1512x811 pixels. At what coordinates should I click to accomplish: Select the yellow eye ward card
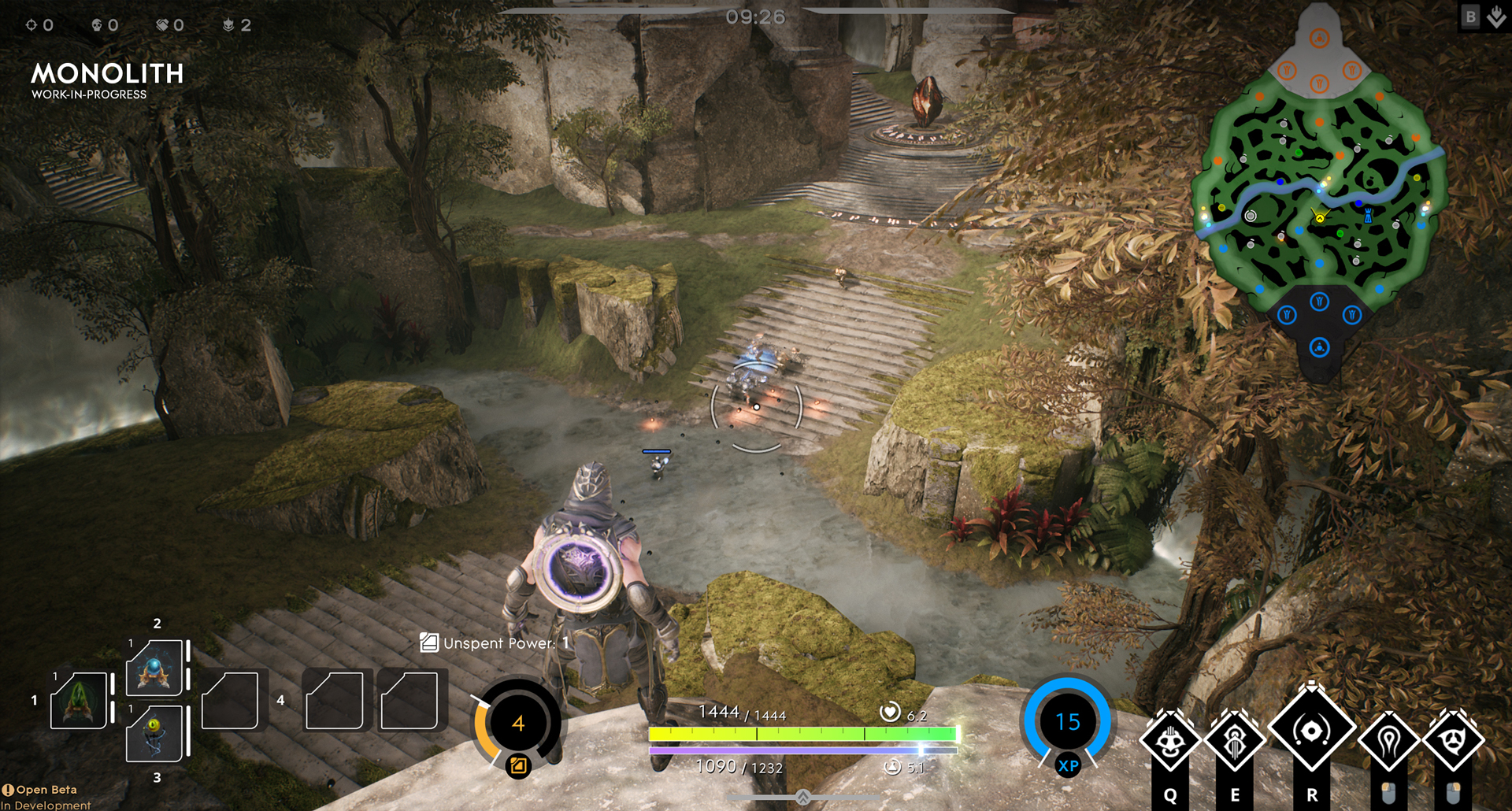coord(155,732)
